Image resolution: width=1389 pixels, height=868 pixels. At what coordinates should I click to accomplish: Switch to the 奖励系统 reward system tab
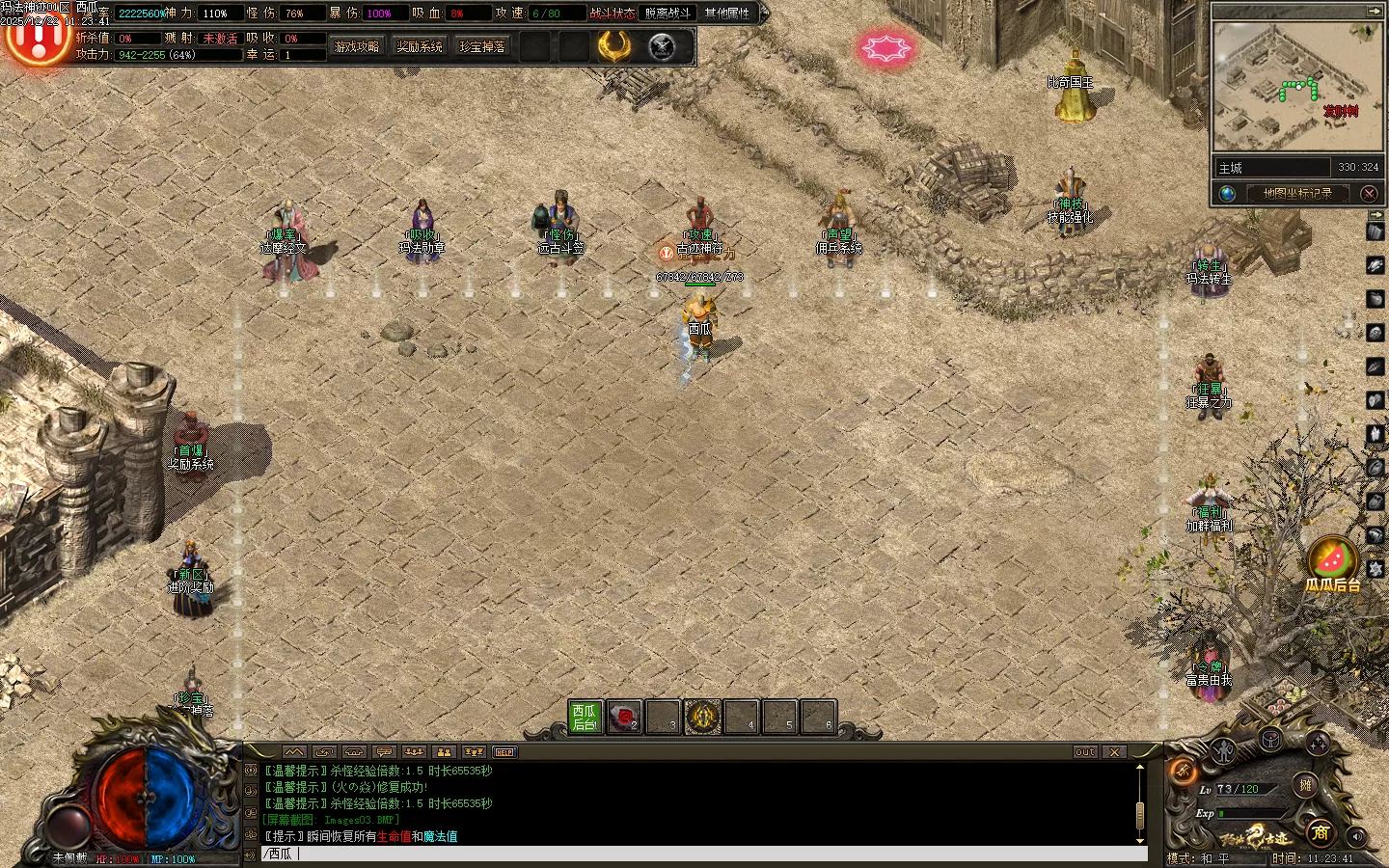tap(419, 45)
